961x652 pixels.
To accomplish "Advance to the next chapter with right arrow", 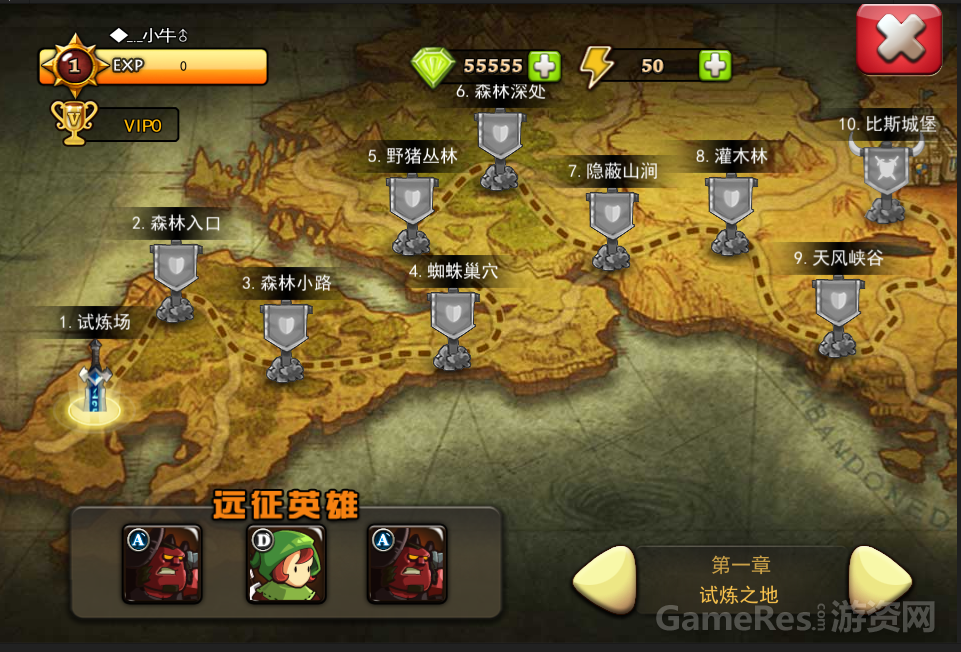I will [x=878, y=580].
